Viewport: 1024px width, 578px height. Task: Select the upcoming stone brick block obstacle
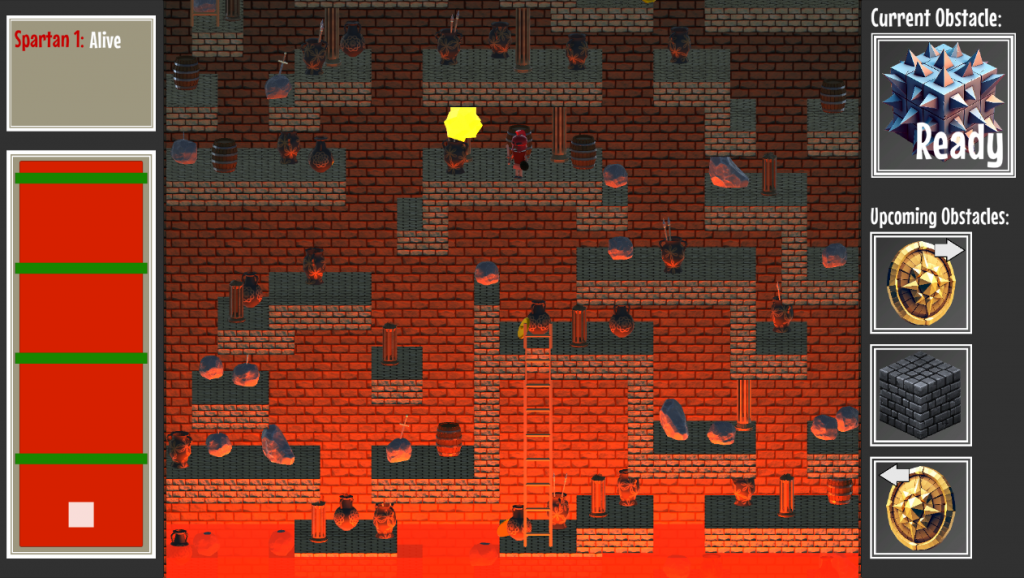coord(921,395)
